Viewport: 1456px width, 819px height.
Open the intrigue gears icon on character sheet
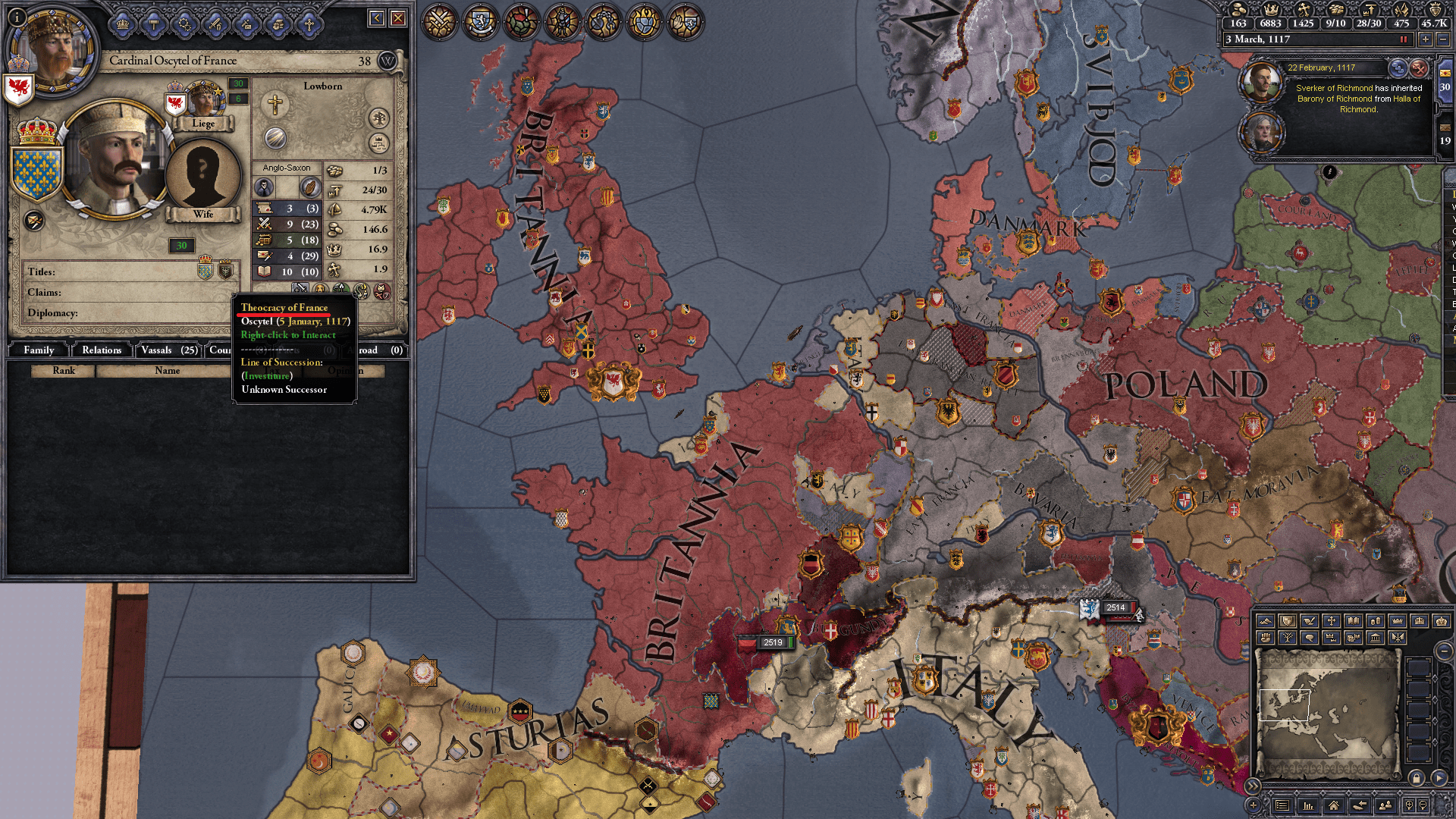point(185,25)
